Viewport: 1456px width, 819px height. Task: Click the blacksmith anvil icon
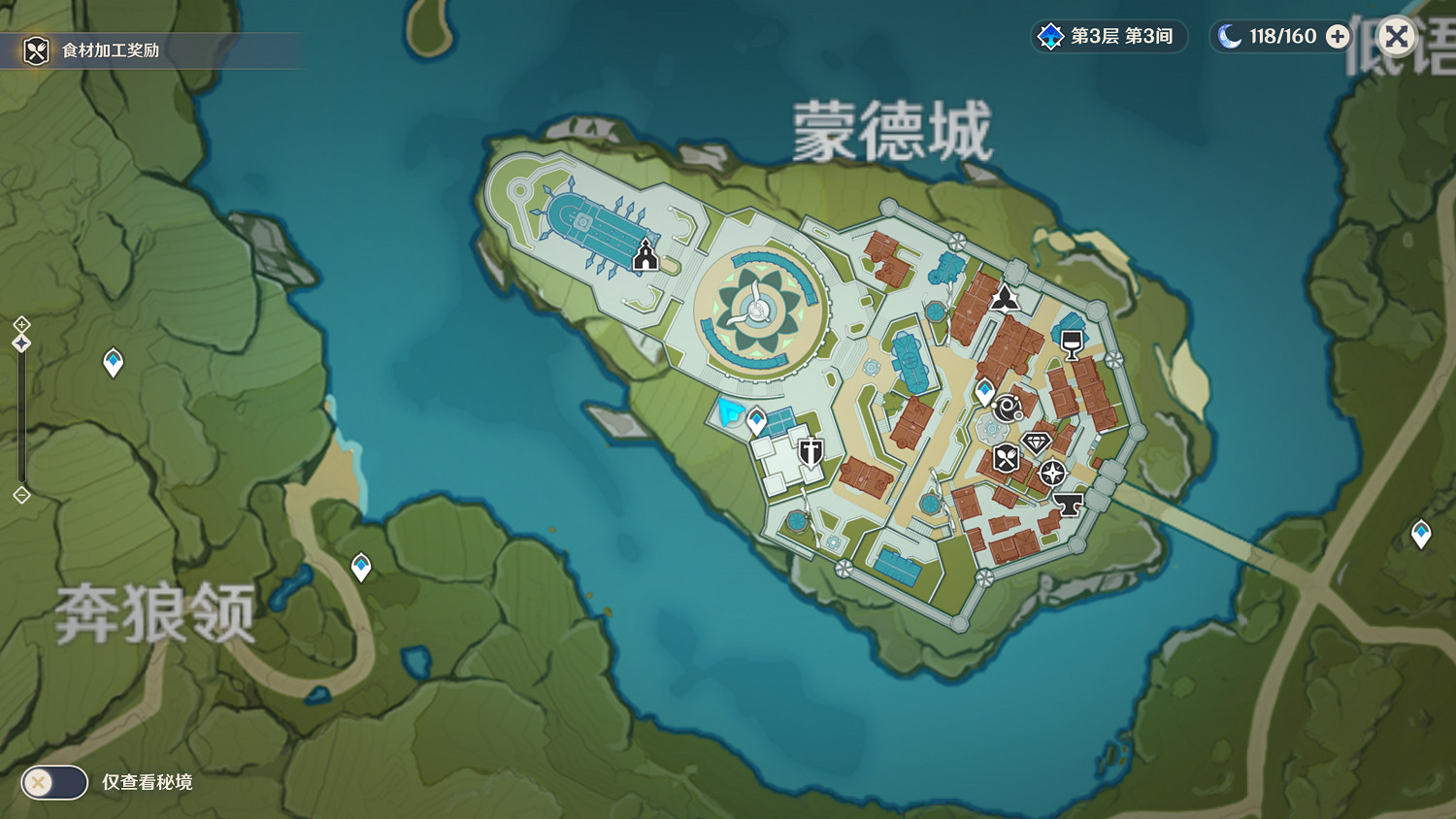tap(1068, 502)
